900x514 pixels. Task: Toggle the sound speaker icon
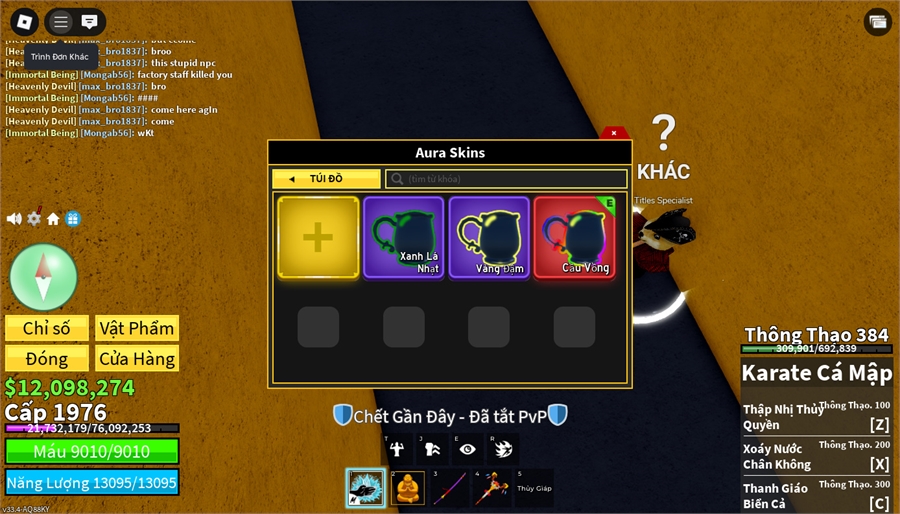point(14,219)
